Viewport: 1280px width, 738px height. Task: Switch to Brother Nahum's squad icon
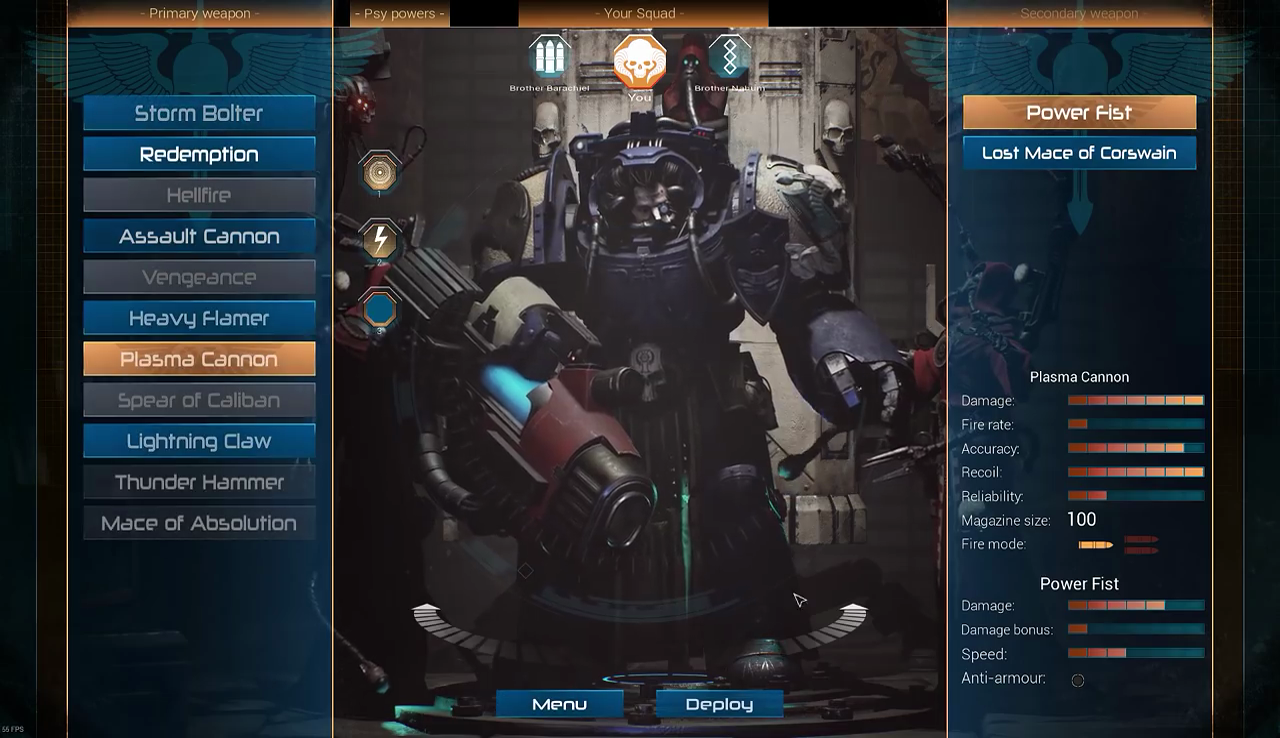pyautogui.click(x=729, y=58)
